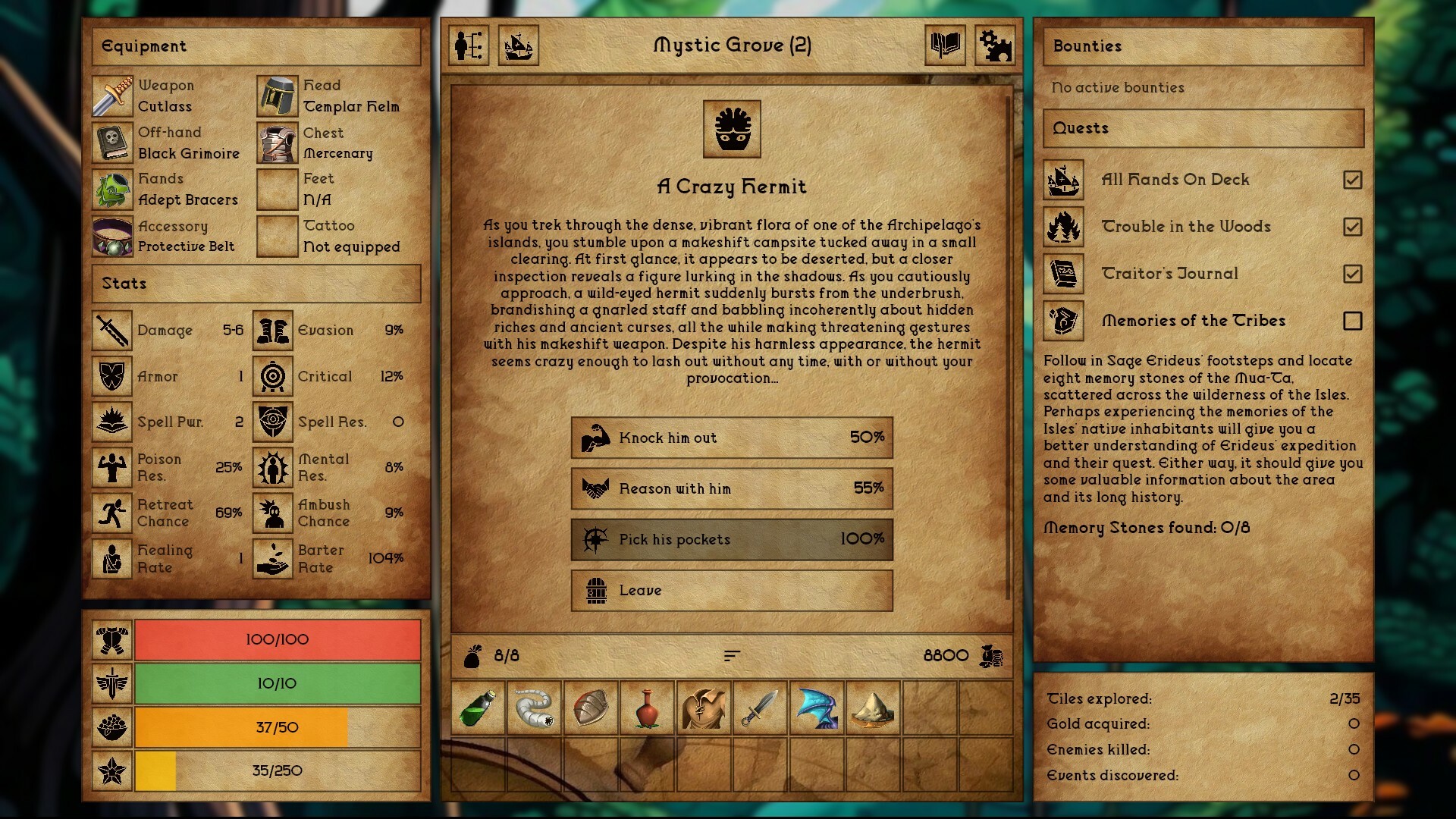The width and height of the screenshot is (1456, 819).
Task: Click the yellow experience bar showing 35/250
Action: 277,770
